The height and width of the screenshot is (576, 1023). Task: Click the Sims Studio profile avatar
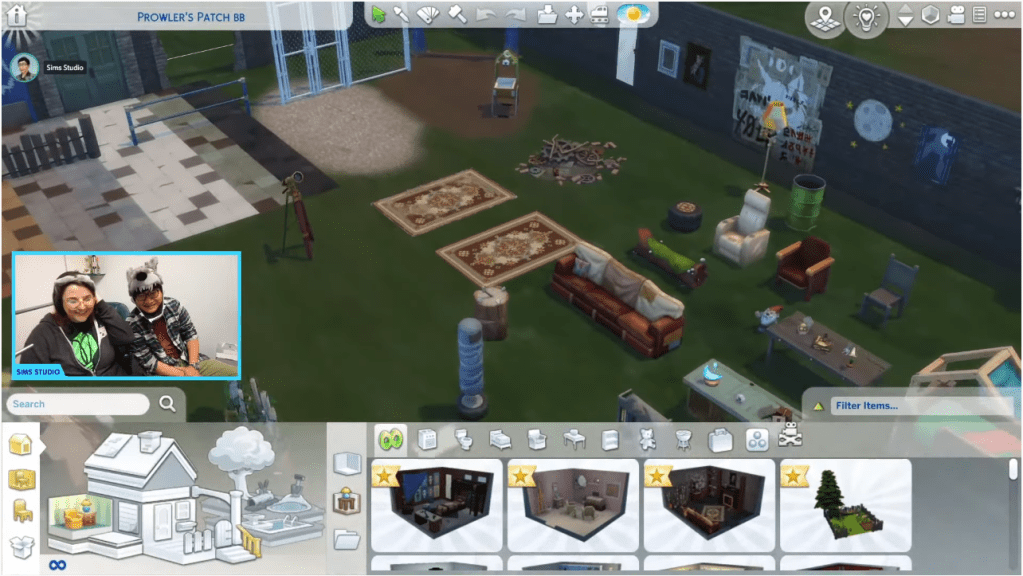coord(26,67)
